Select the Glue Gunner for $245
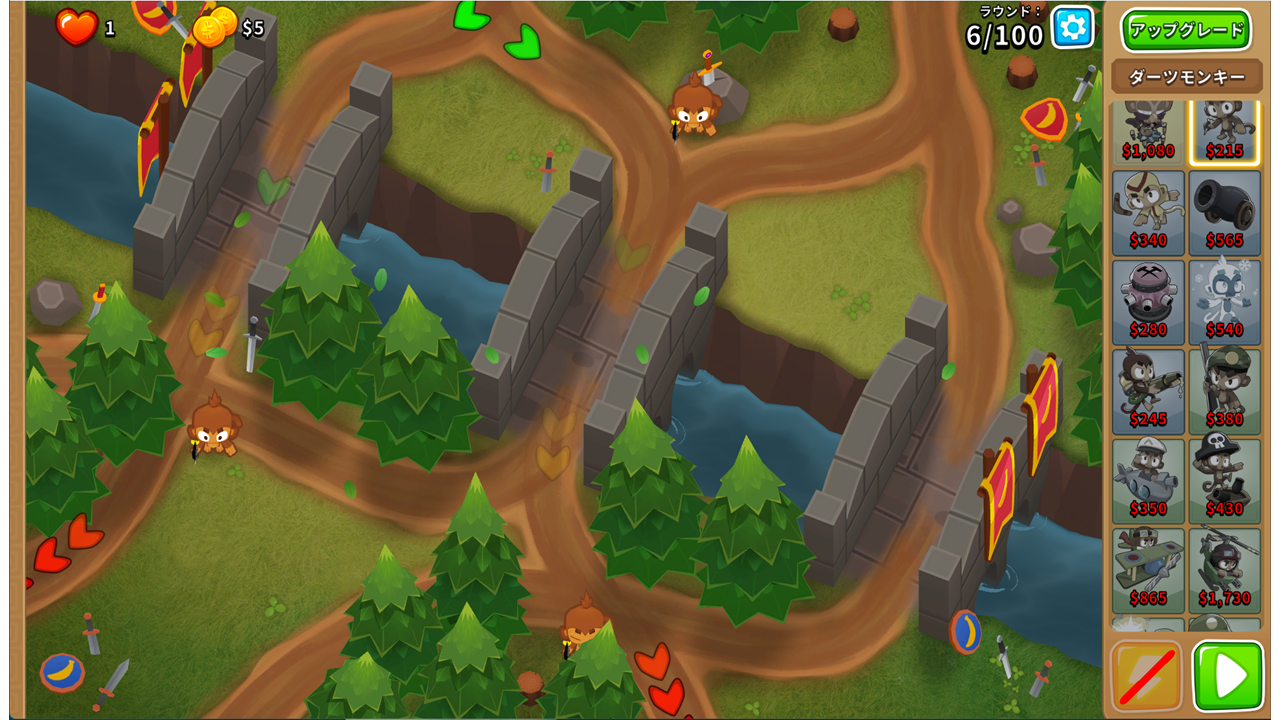Image resolution: width=1280 pixels, height=720 pixels. tap(1148, 391)
